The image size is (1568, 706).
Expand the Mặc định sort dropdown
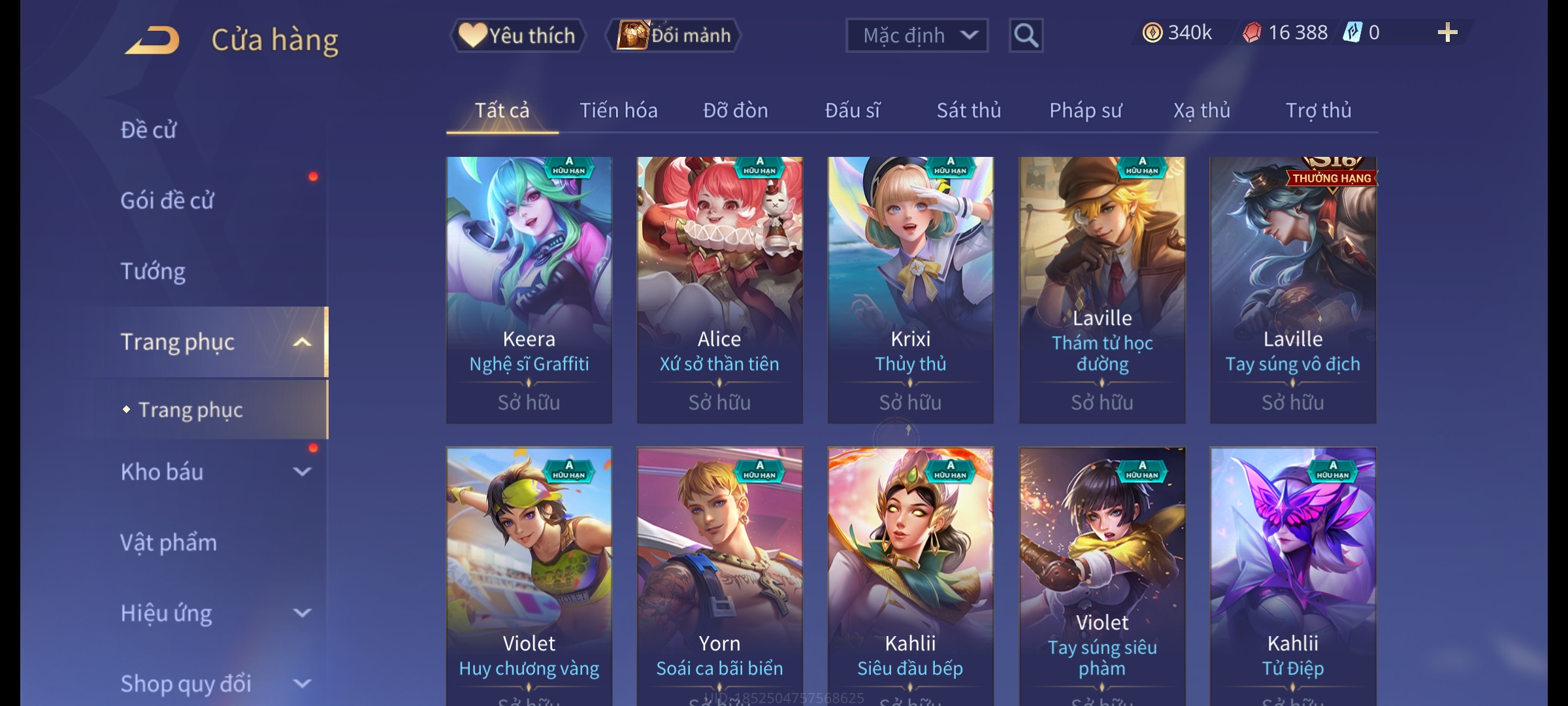[x=917, y=35]
